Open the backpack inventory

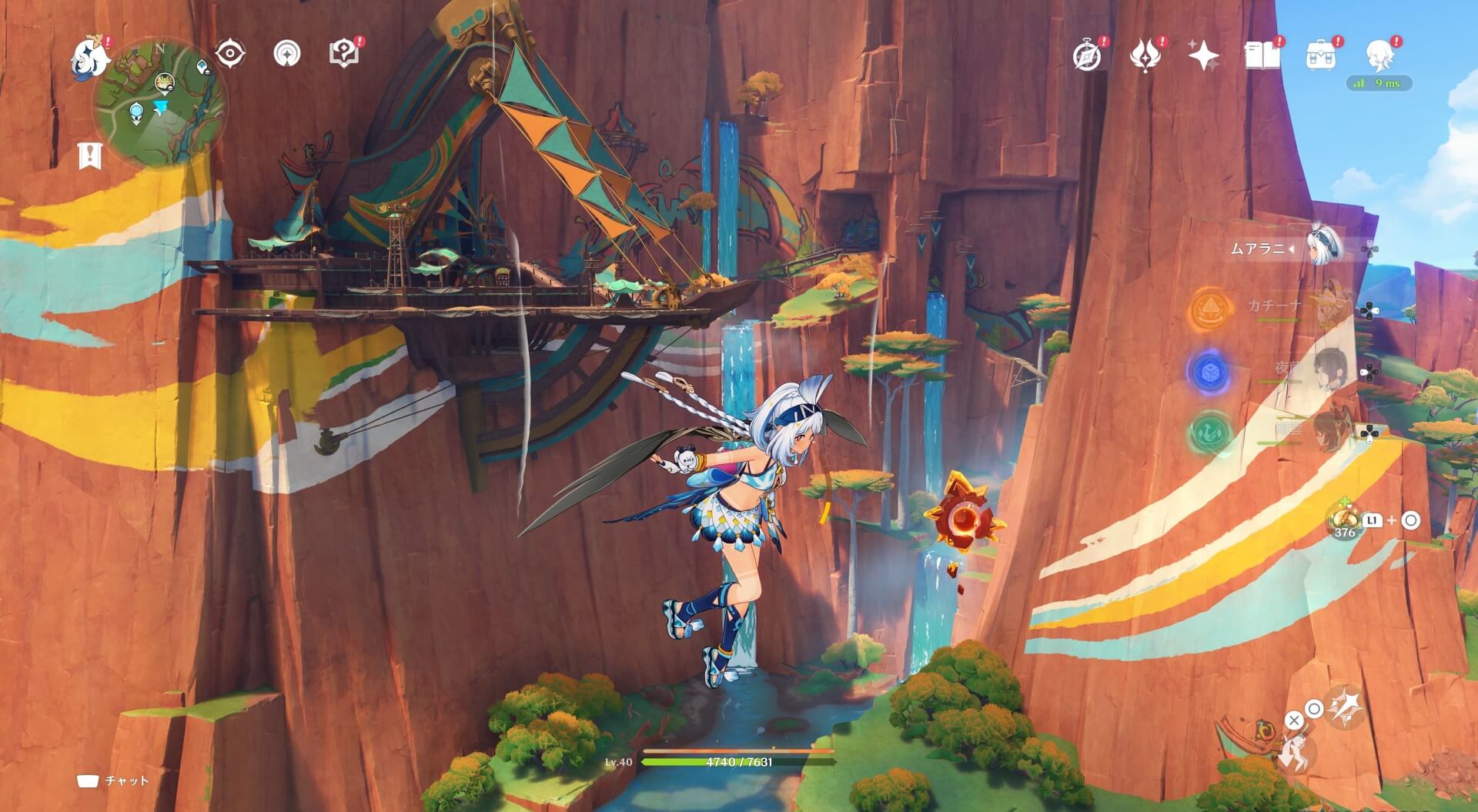coord(1320,55)
